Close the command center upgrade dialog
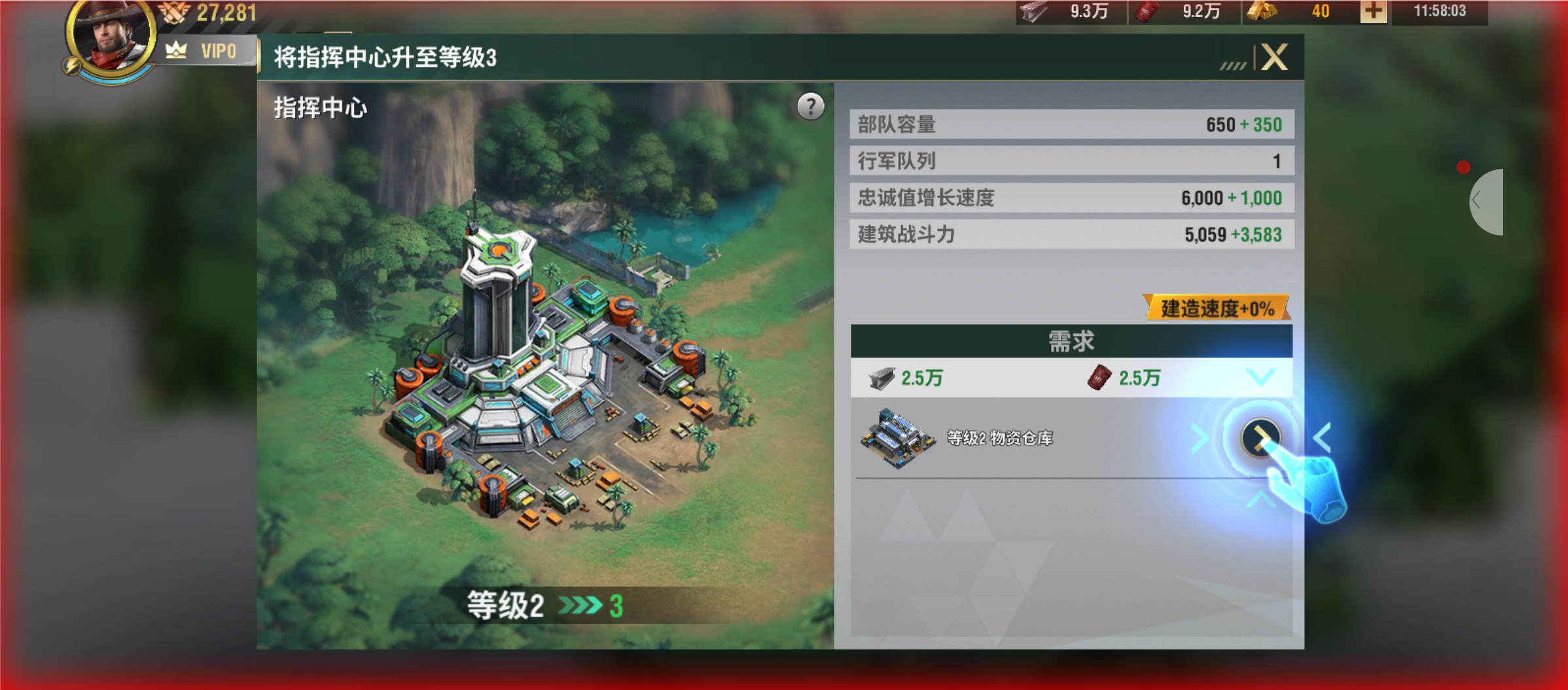Image resolution: width=1568 pixels, height=690 pixels. [1274, 58]
